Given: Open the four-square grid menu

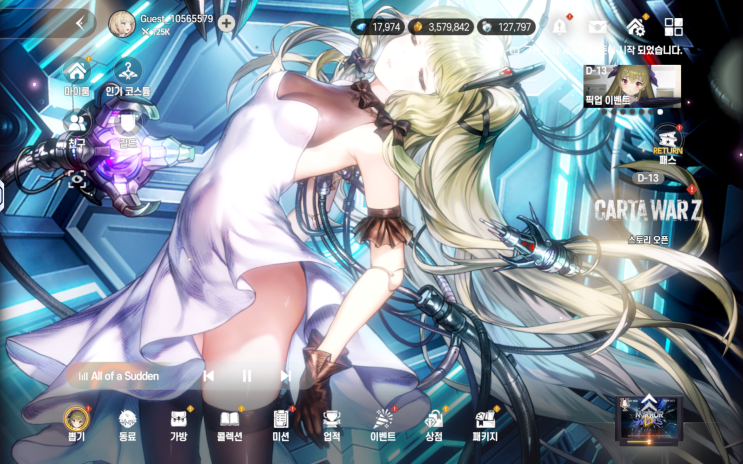Looking at the screenshot, I should coord(673,27).
